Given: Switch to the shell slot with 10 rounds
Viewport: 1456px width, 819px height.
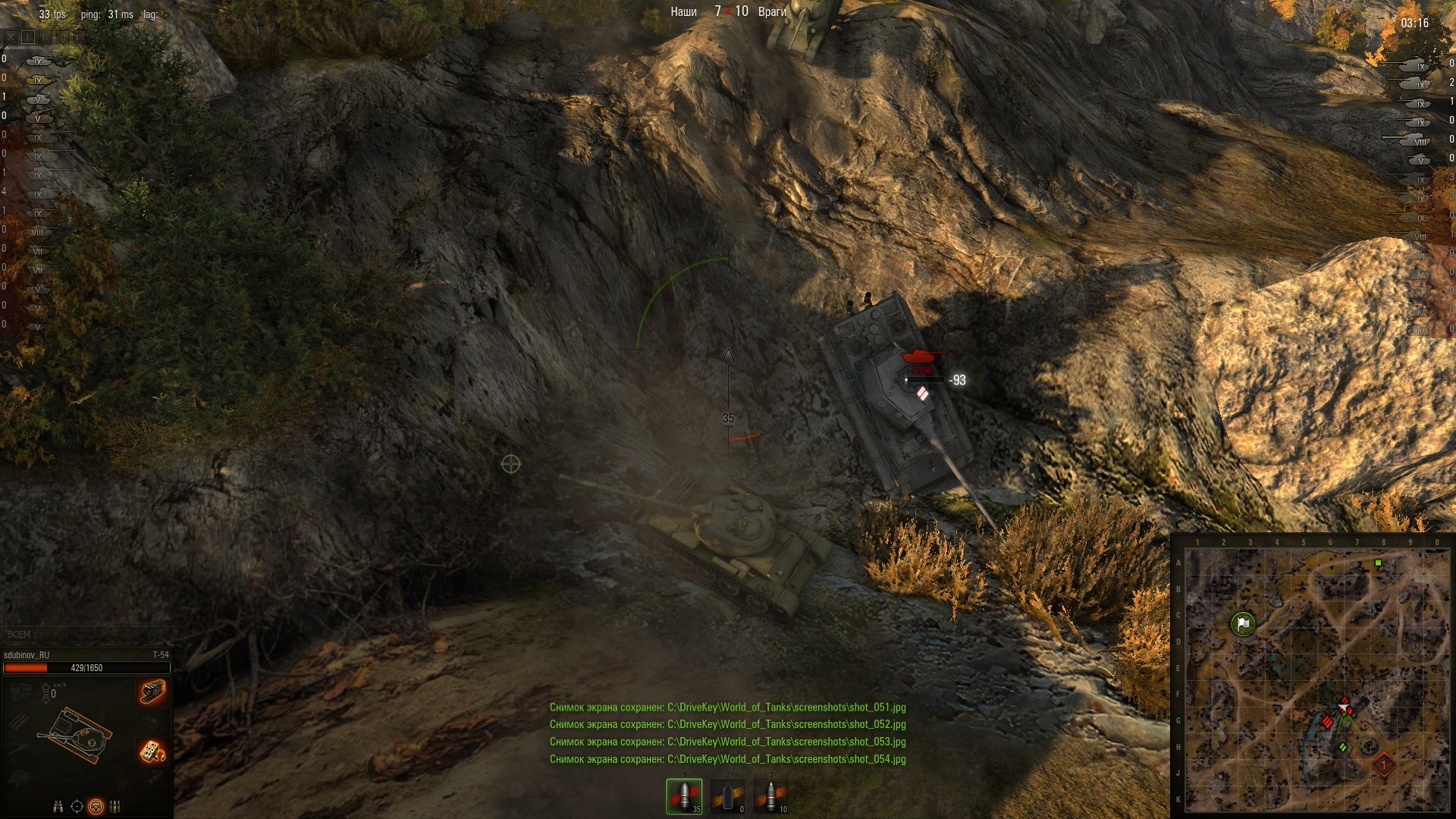Looking at the screenshot, I should [770, 795].
